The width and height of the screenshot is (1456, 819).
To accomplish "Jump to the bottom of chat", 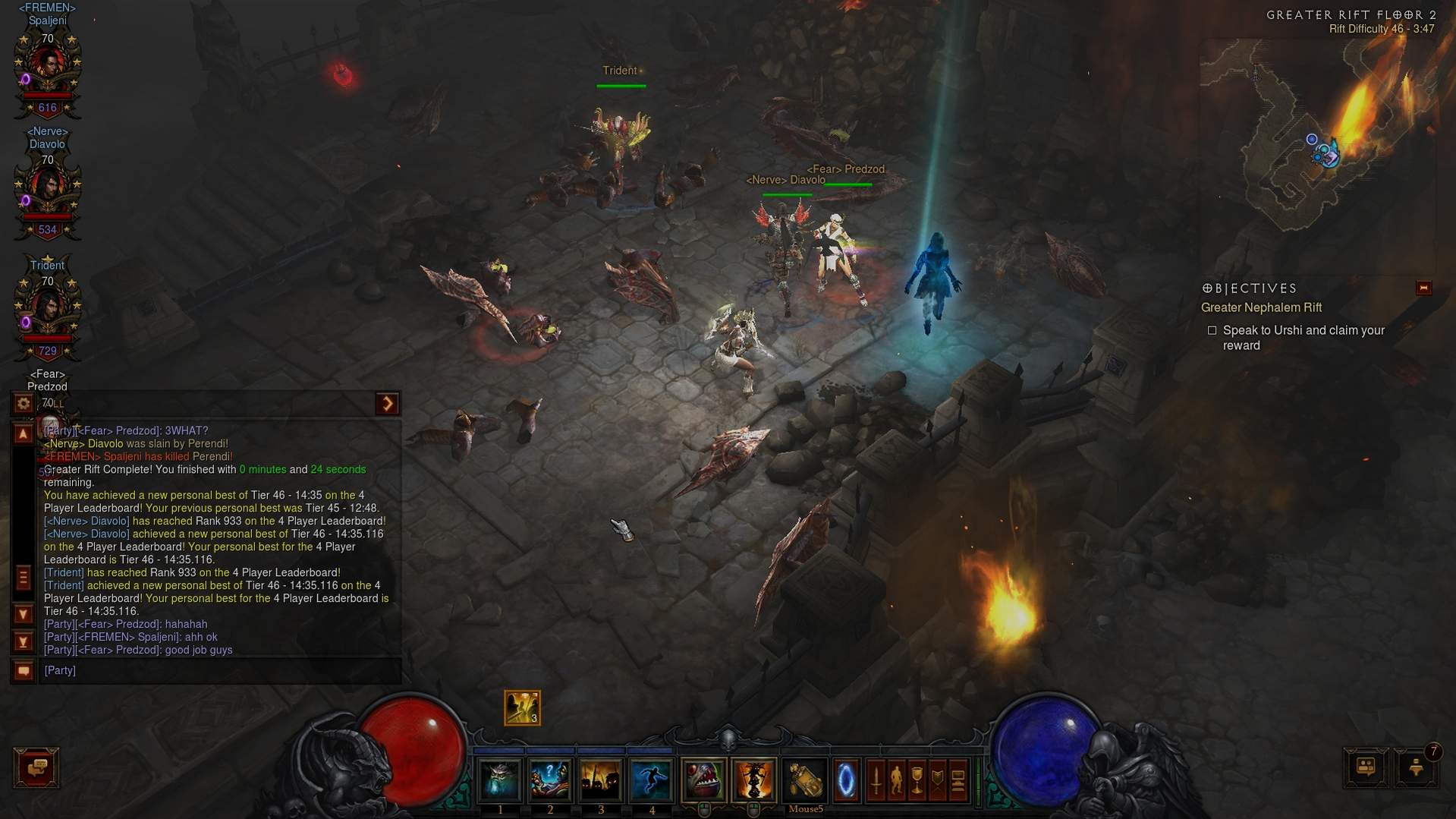I will point(24,642).
